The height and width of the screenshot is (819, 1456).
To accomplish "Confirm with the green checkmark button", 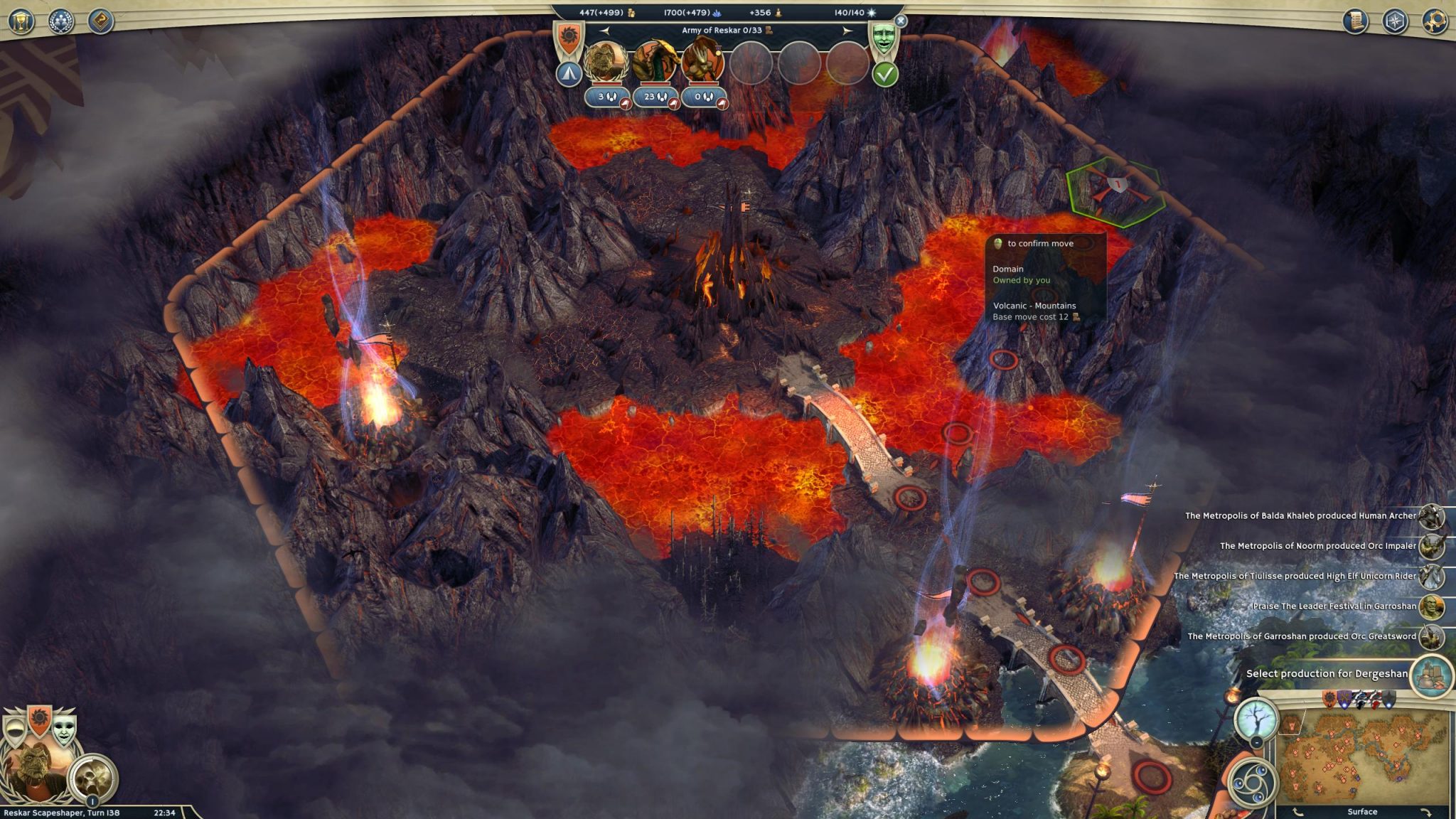I will [x=885, y=74].
